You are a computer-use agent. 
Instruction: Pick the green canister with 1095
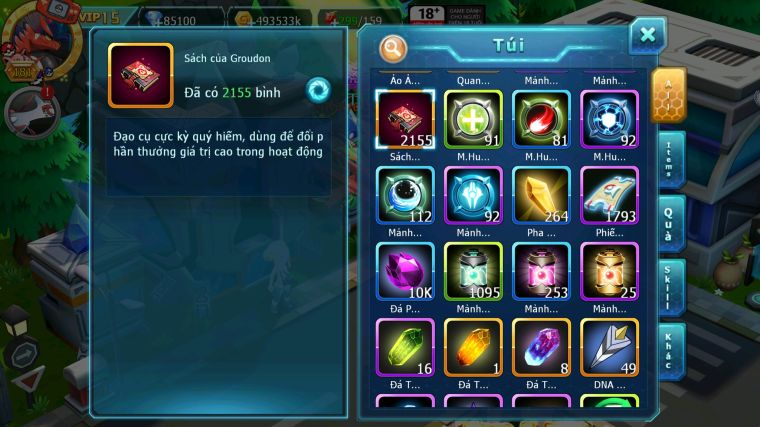(x=473, y=270)
